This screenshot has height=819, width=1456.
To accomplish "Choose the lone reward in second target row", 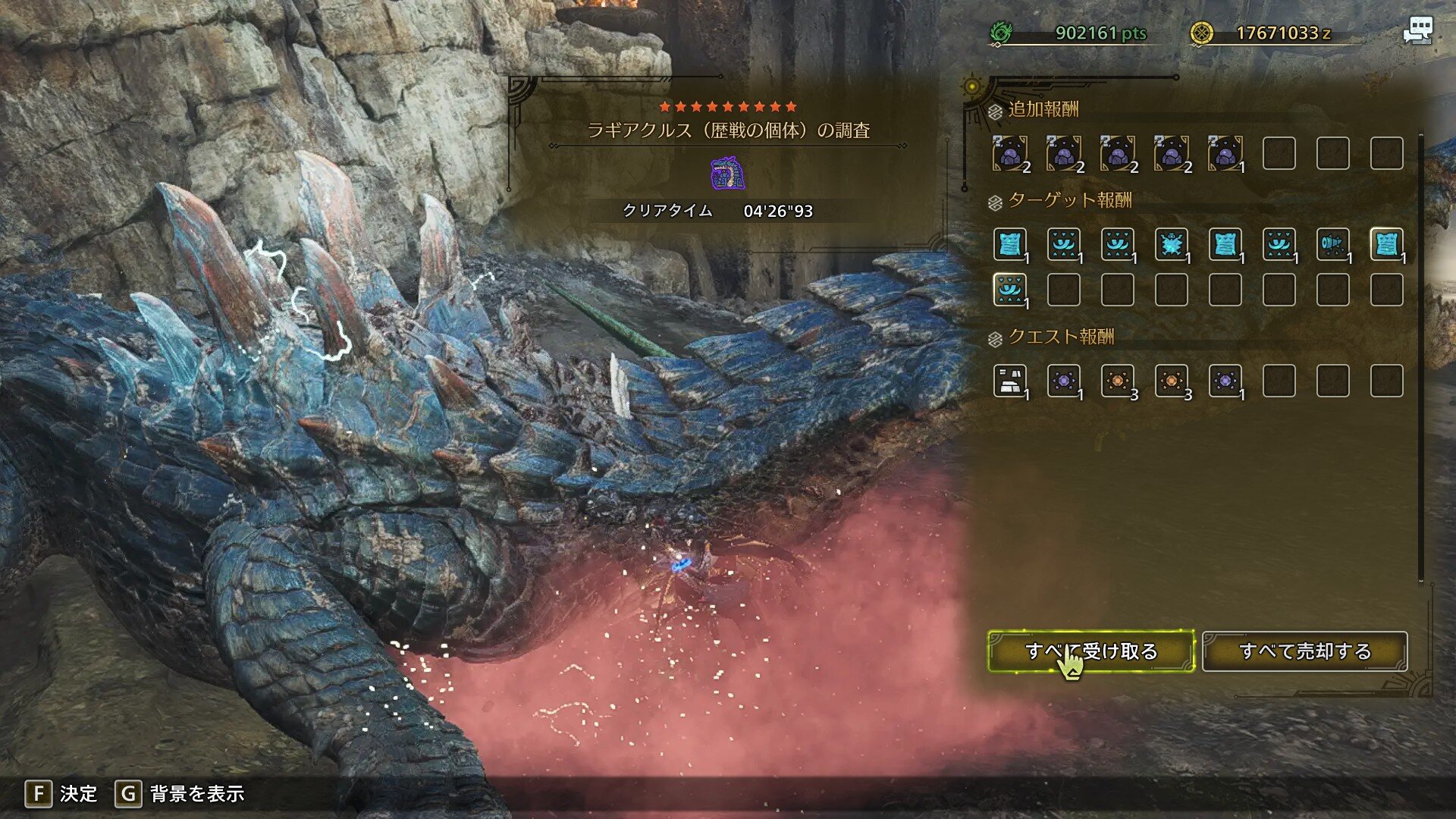I will point(1010,290).
